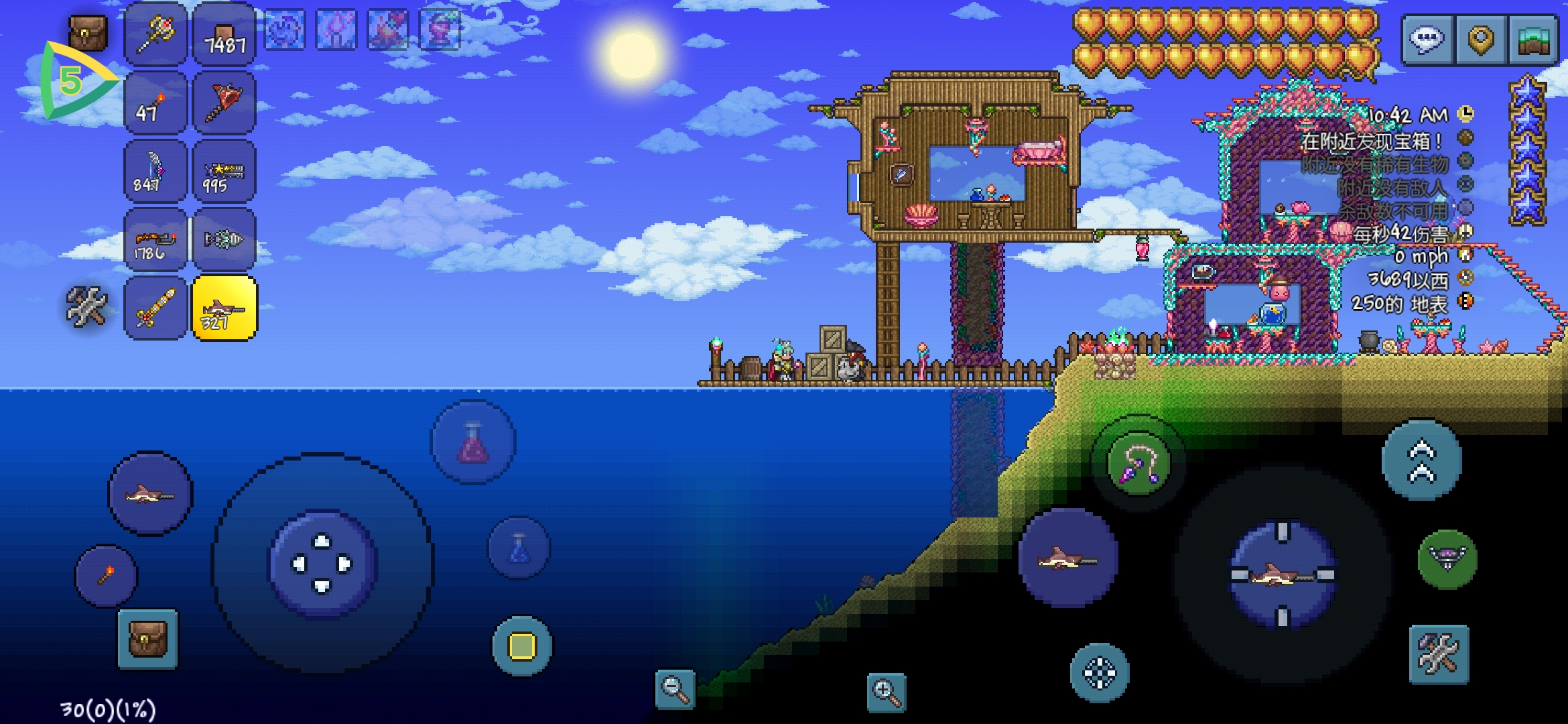The image size is (1568, 724).
Task: Choose the golden sword hotbar slot
Action: click(x=155, y=308)
